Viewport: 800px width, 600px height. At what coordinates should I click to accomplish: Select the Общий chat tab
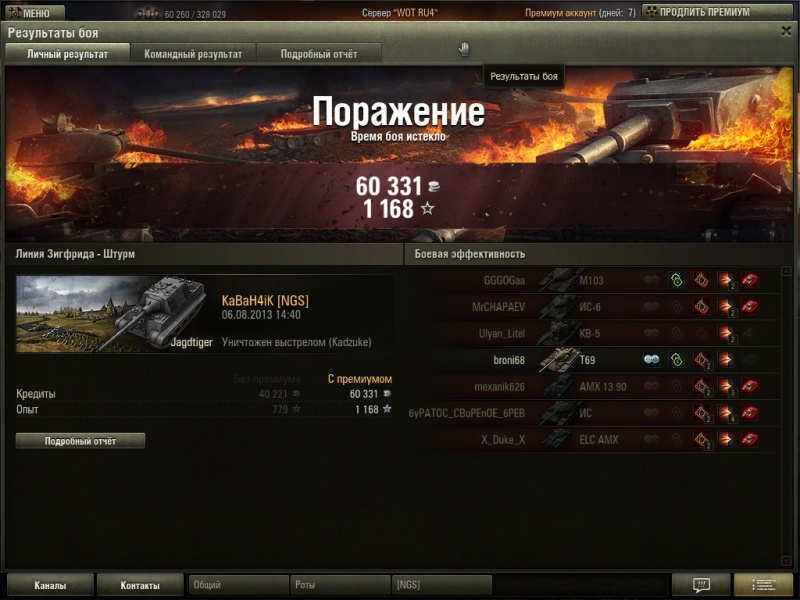coord(238,585)
